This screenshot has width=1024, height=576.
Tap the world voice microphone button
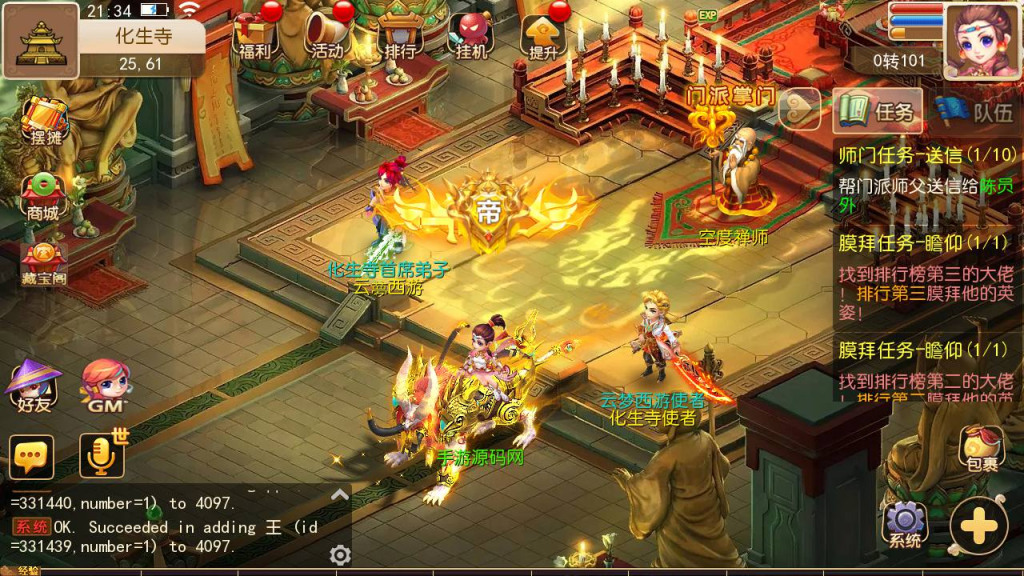point(103,456)
